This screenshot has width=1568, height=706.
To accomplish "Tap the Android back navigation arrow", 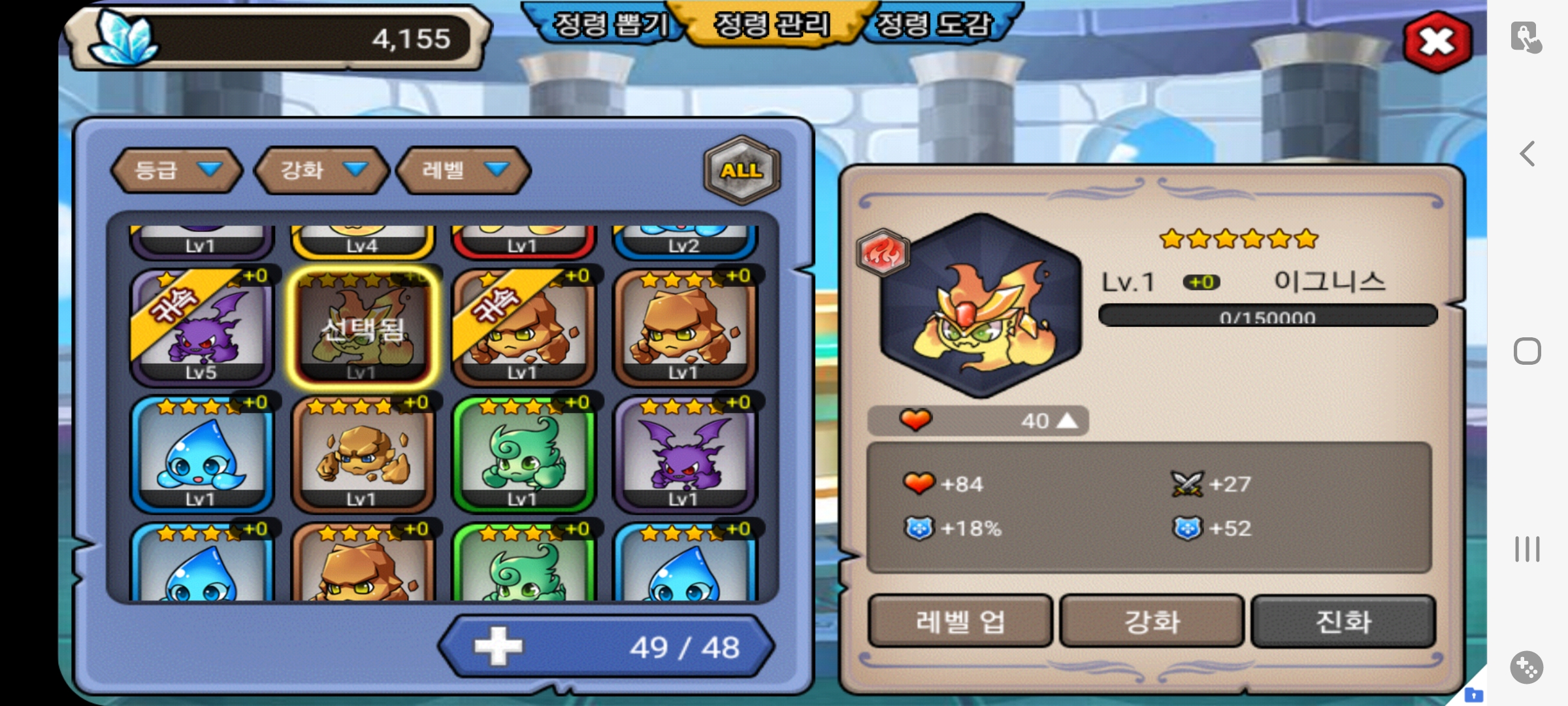I will pyautogui.click(x=1527, y=154).
